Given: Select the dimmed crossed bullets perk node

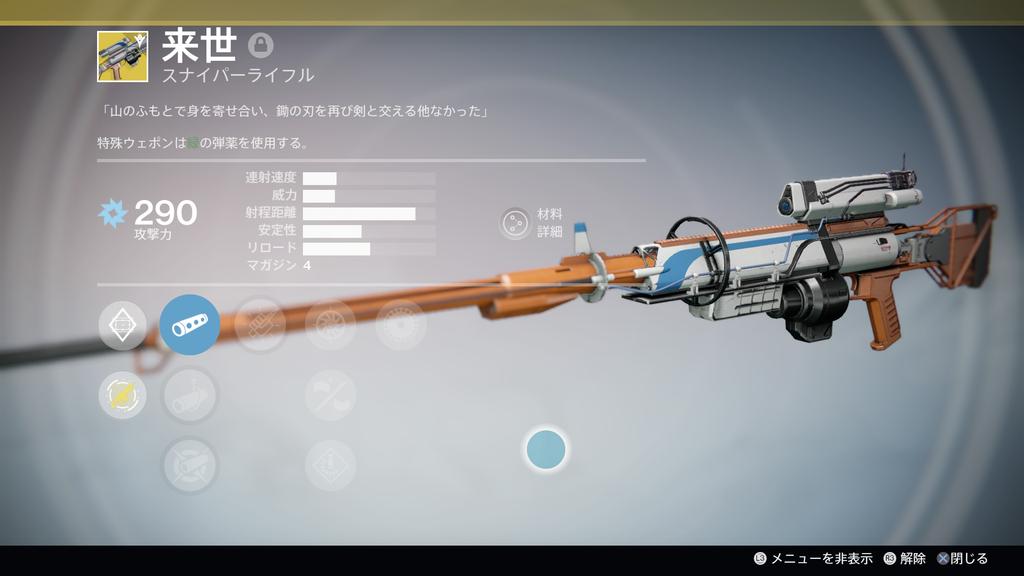Looking at the screenshot, I should pyautogui.click(x=260, y=325).
